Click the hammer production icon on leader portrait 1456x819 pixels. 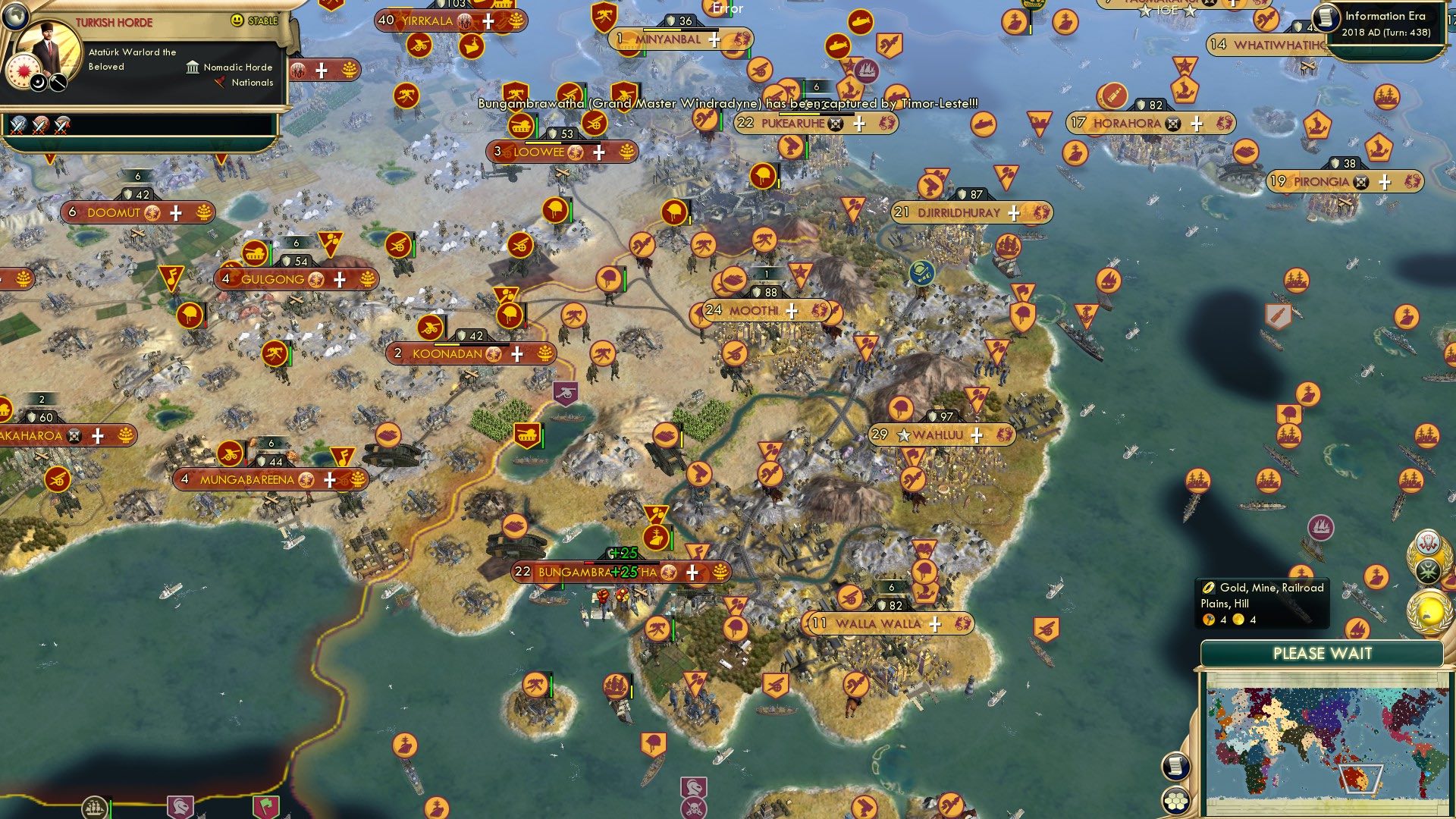click(x=58, y=83)
